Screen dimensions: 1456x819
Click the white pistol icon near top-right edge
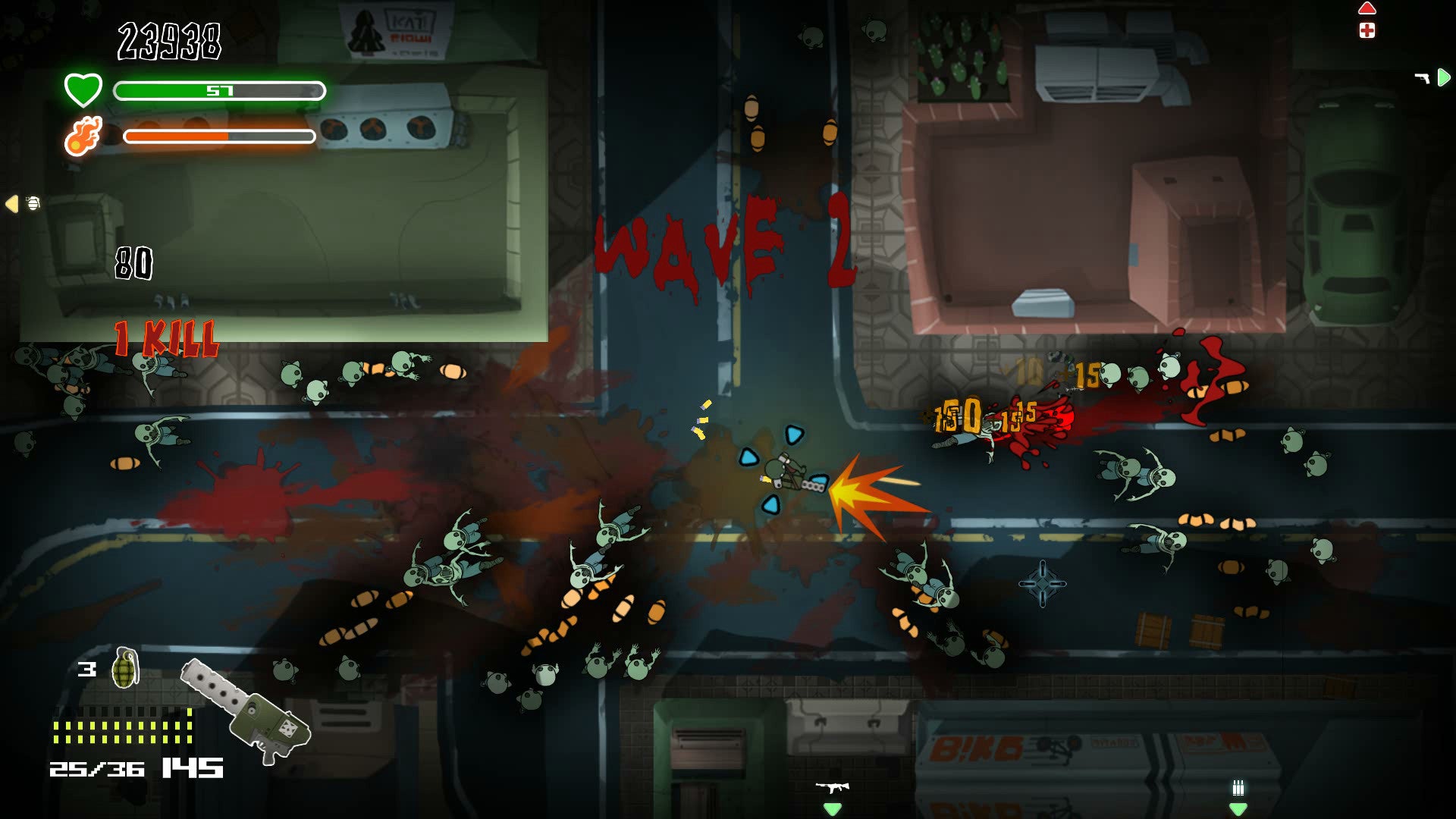click(1421, 78)
